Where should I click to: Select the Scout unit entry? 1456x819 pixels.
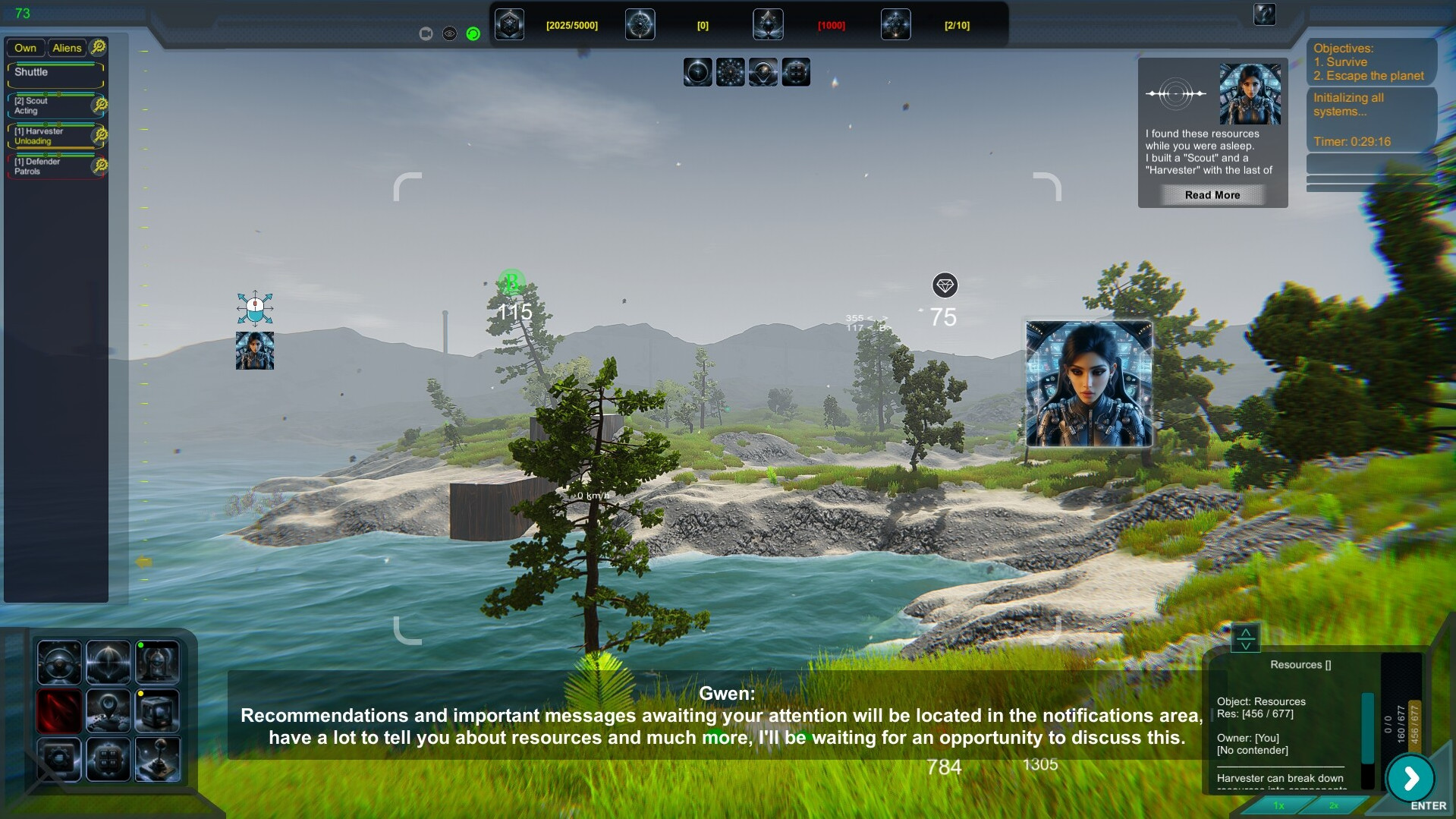pos(50,106)
